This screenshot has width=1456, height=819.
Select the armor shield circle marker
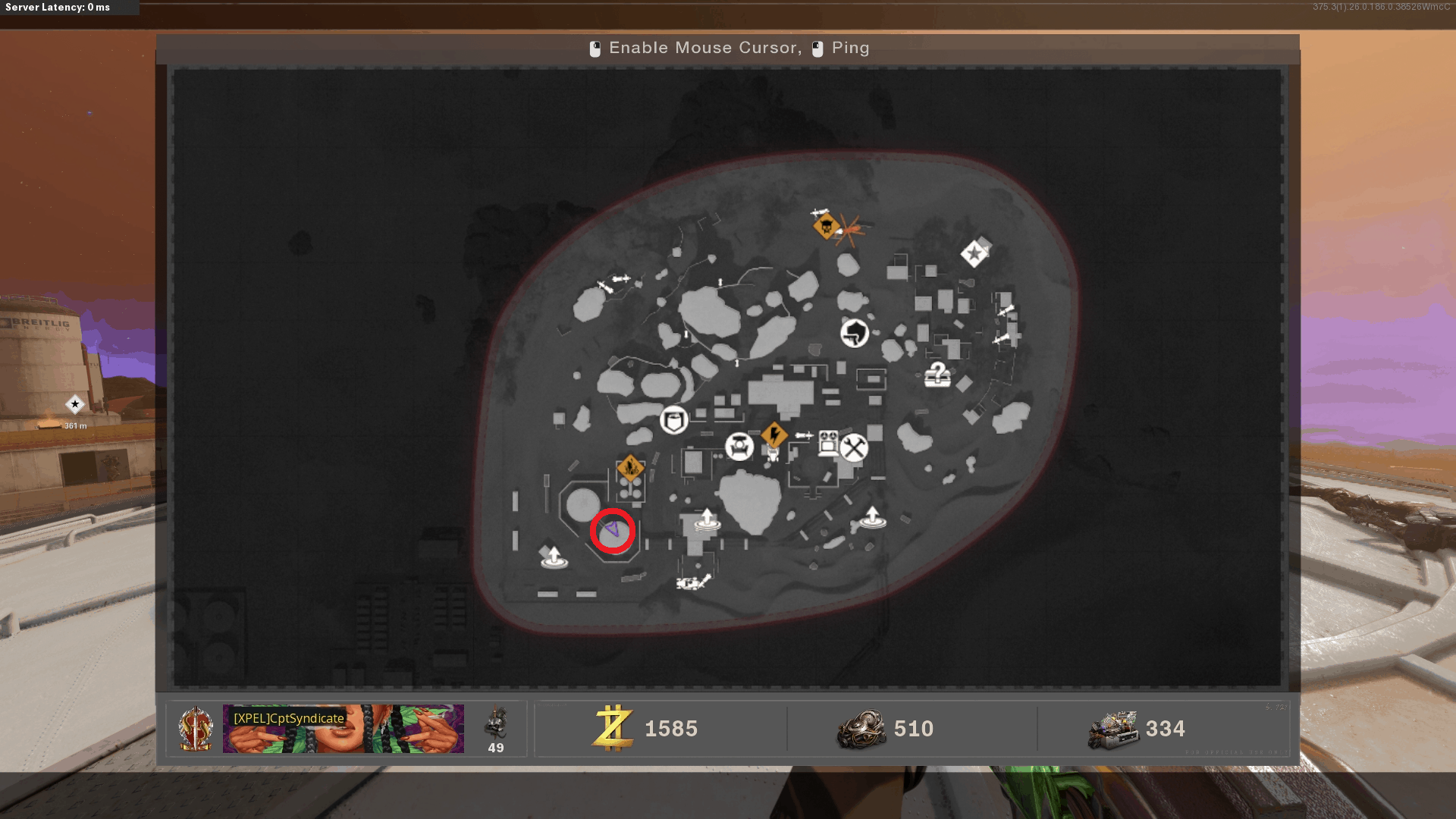(x=673, y=419)
